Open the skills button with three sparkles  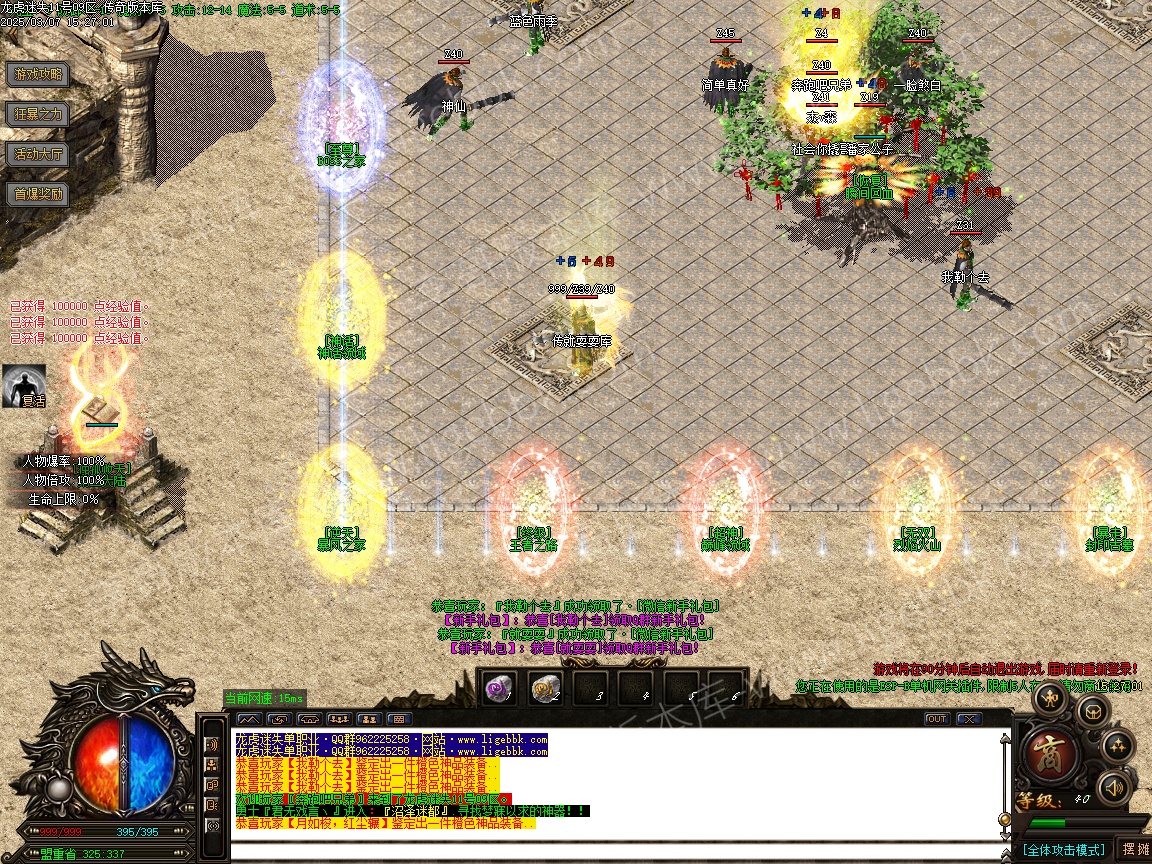(x=1117, y=745)
